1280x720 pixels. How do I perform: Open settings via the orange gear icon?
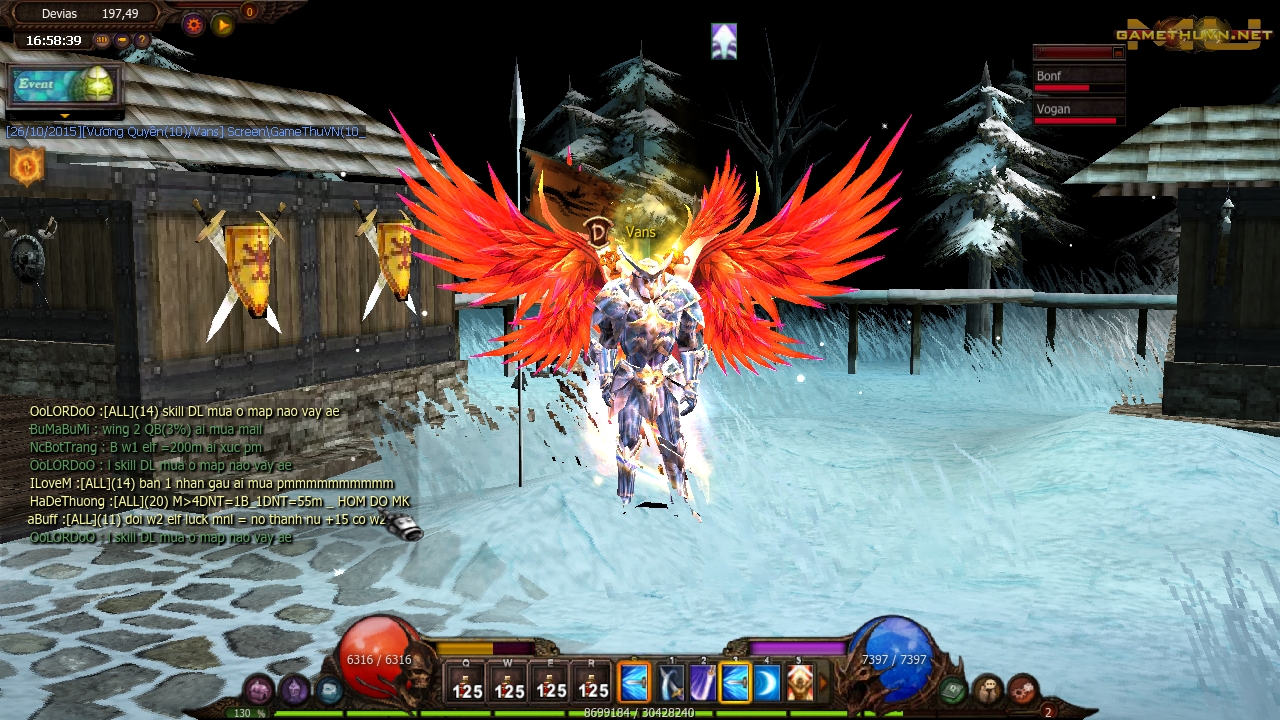(194, 25)
